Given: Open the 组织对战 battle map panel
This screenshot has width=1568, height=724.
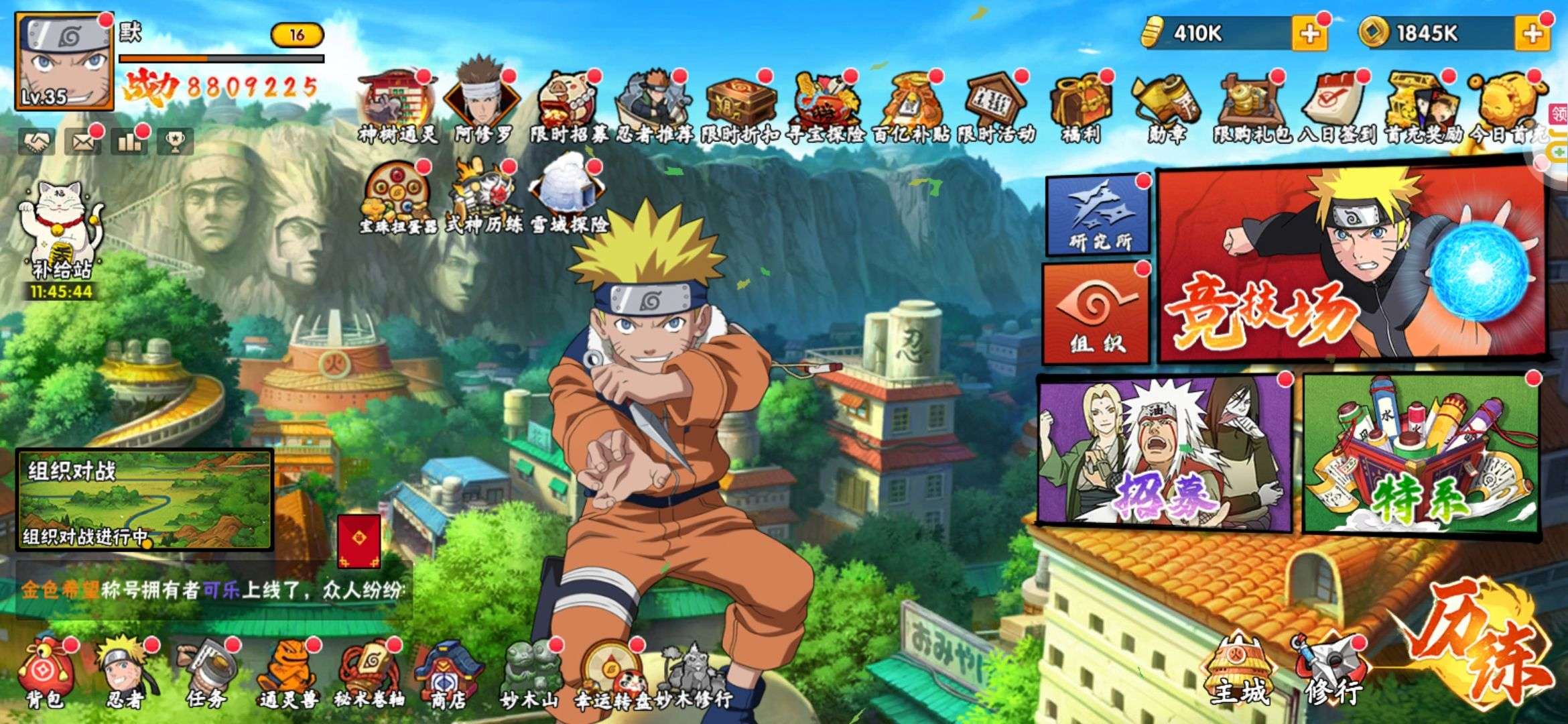Looking at the screenshot, I should (x=144, y=499).
